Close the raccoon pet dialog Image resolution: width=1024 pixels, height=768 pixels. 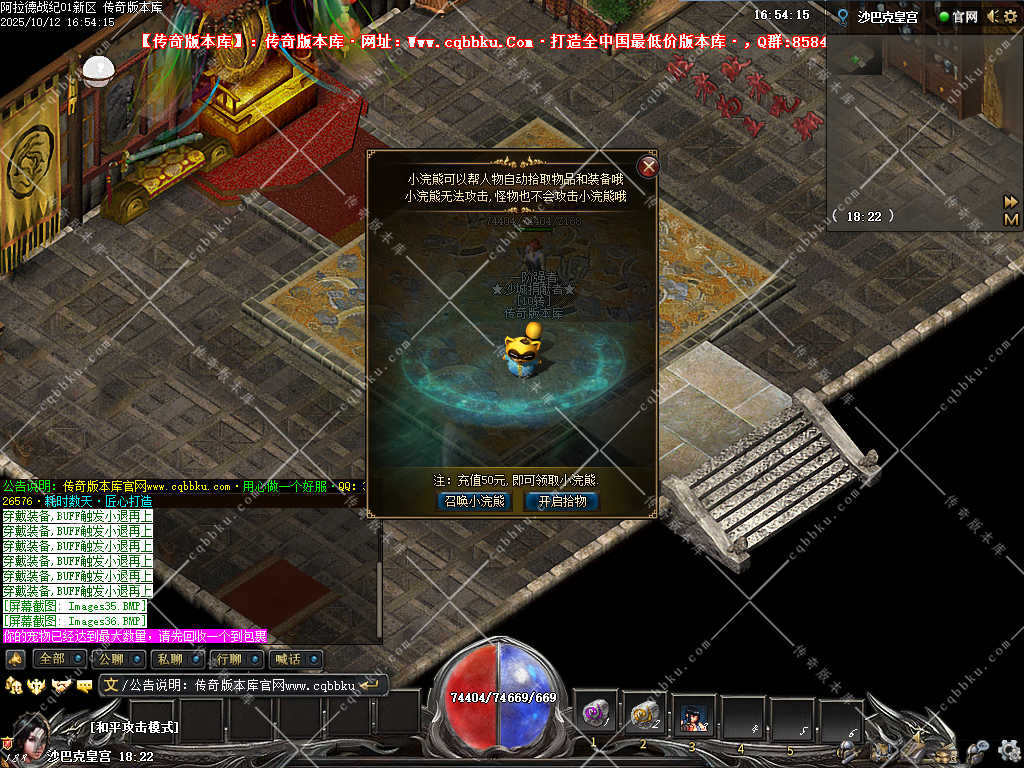coord(649,166)
